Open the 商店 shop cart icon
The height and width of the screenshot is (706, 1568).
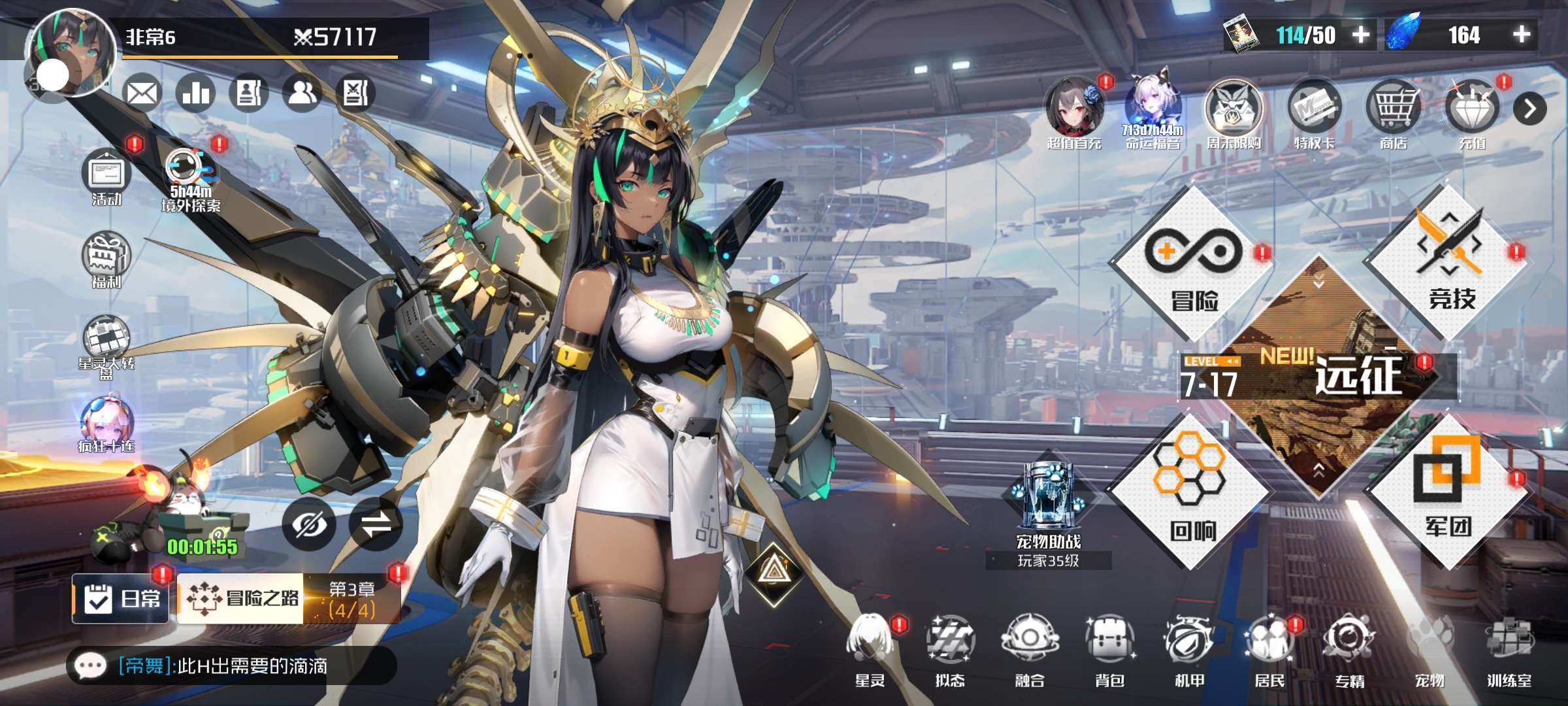pyautogui.click(x=1394, y=112)
